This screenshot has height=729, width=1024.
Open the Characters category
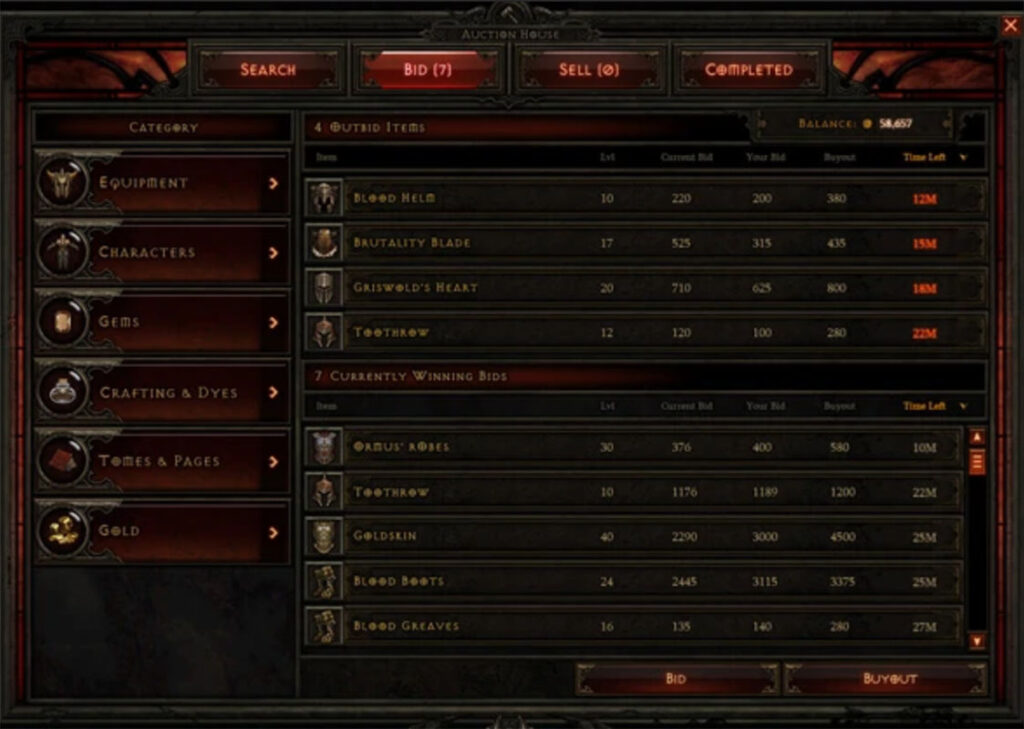162,252
